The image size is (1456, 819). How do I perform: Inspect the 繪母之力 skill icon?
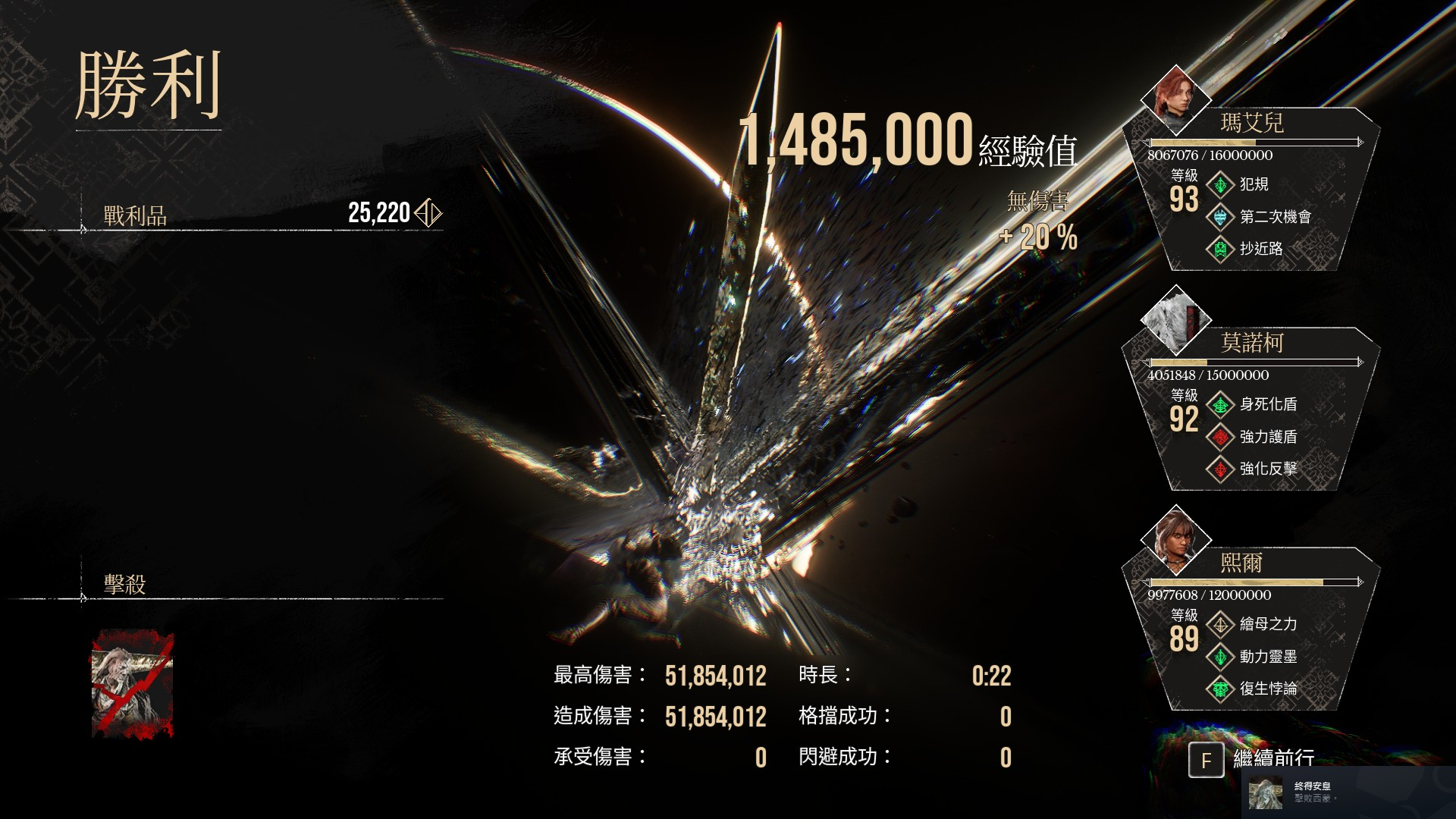(x=1220, y=624)
